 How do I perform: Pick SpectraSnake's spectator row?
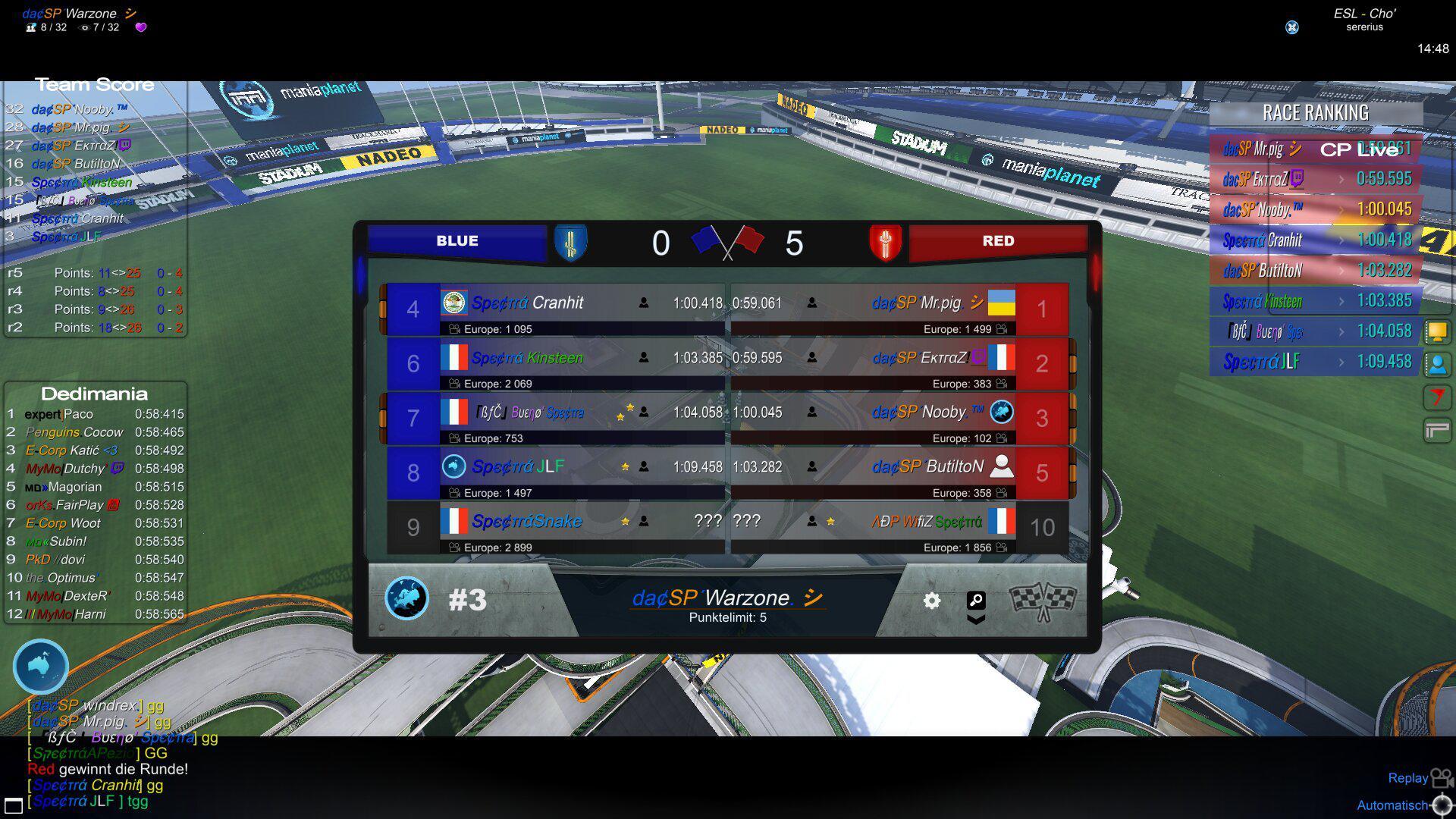(x=554, y=522)
